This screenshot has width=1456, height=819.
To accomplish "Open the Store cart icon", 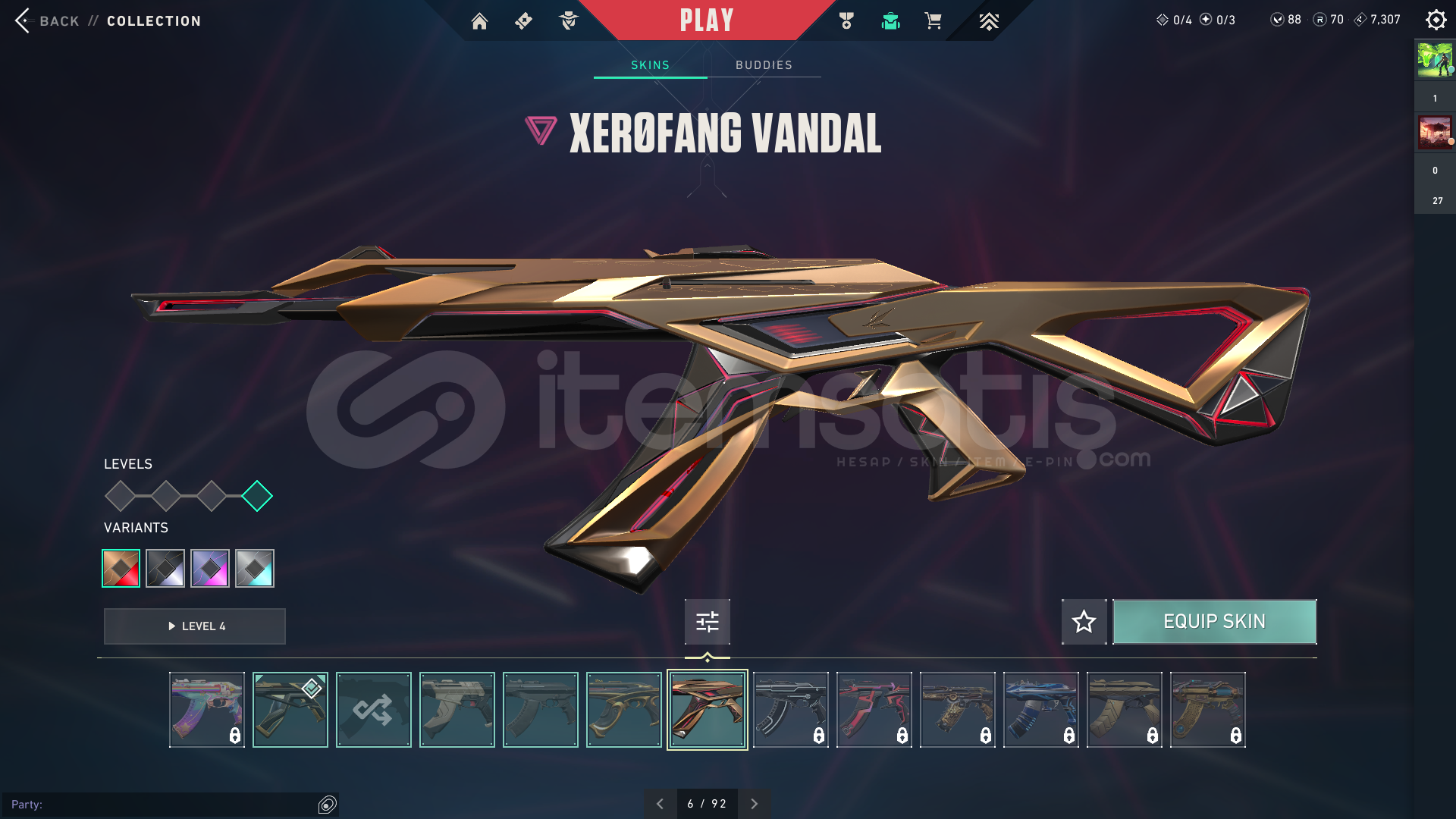I will click(934, 20).
